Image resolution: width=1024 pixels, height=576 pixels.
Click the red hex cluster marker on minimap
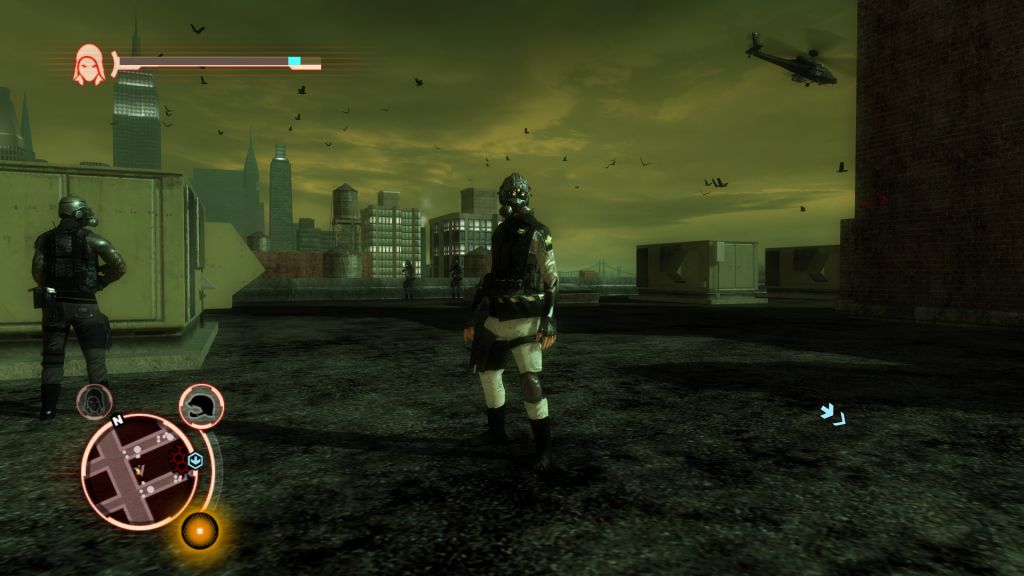(181, 460)
